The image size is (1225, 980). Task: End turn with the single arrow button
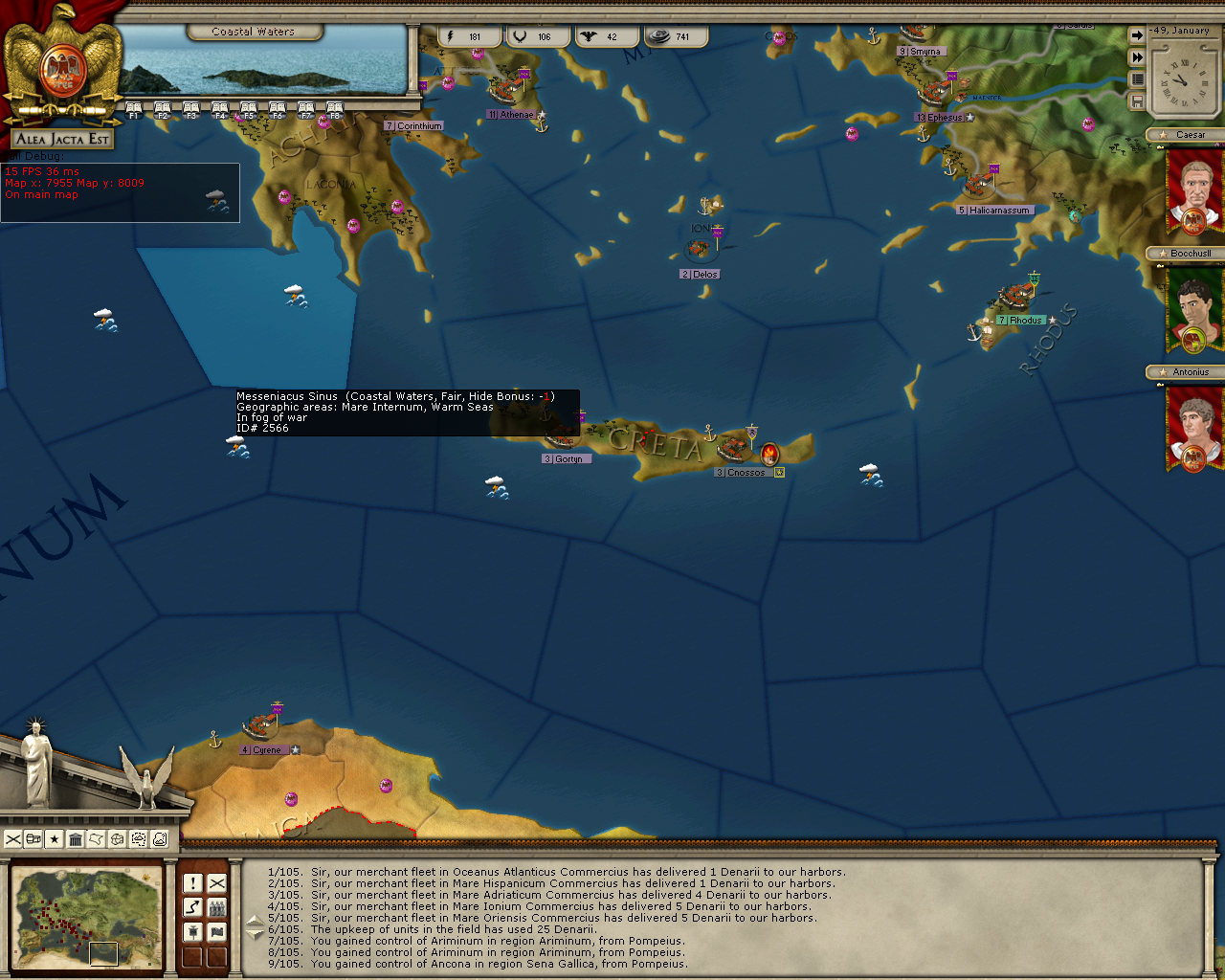1137,36
